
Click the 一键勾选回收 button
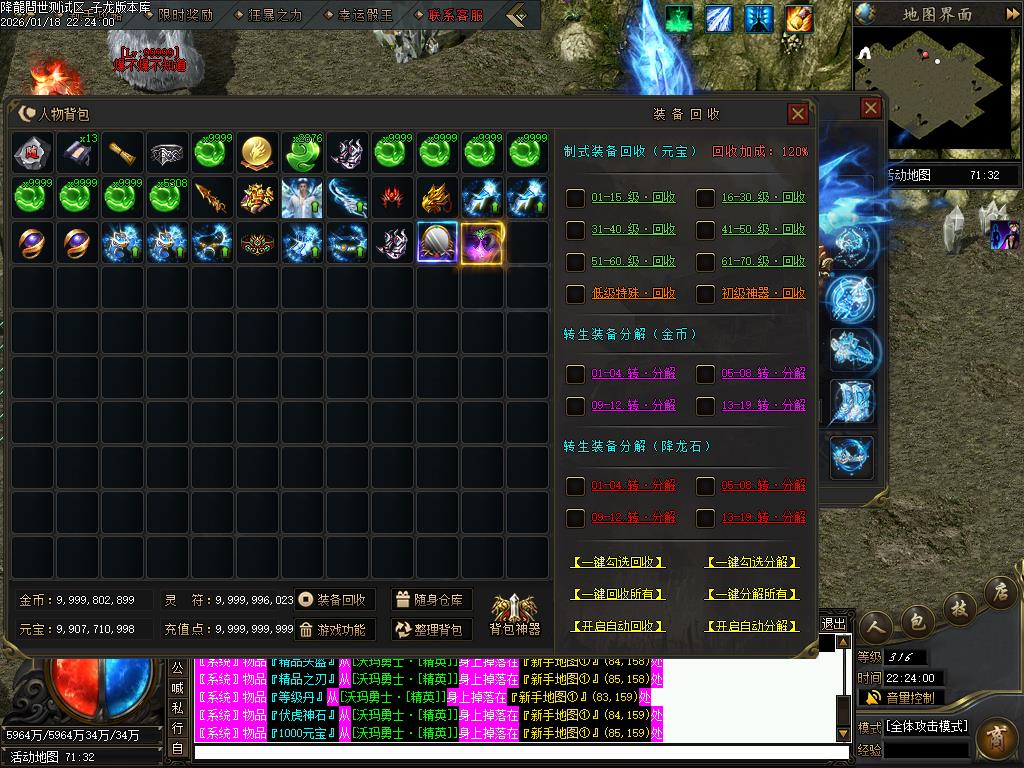[618, 563]
